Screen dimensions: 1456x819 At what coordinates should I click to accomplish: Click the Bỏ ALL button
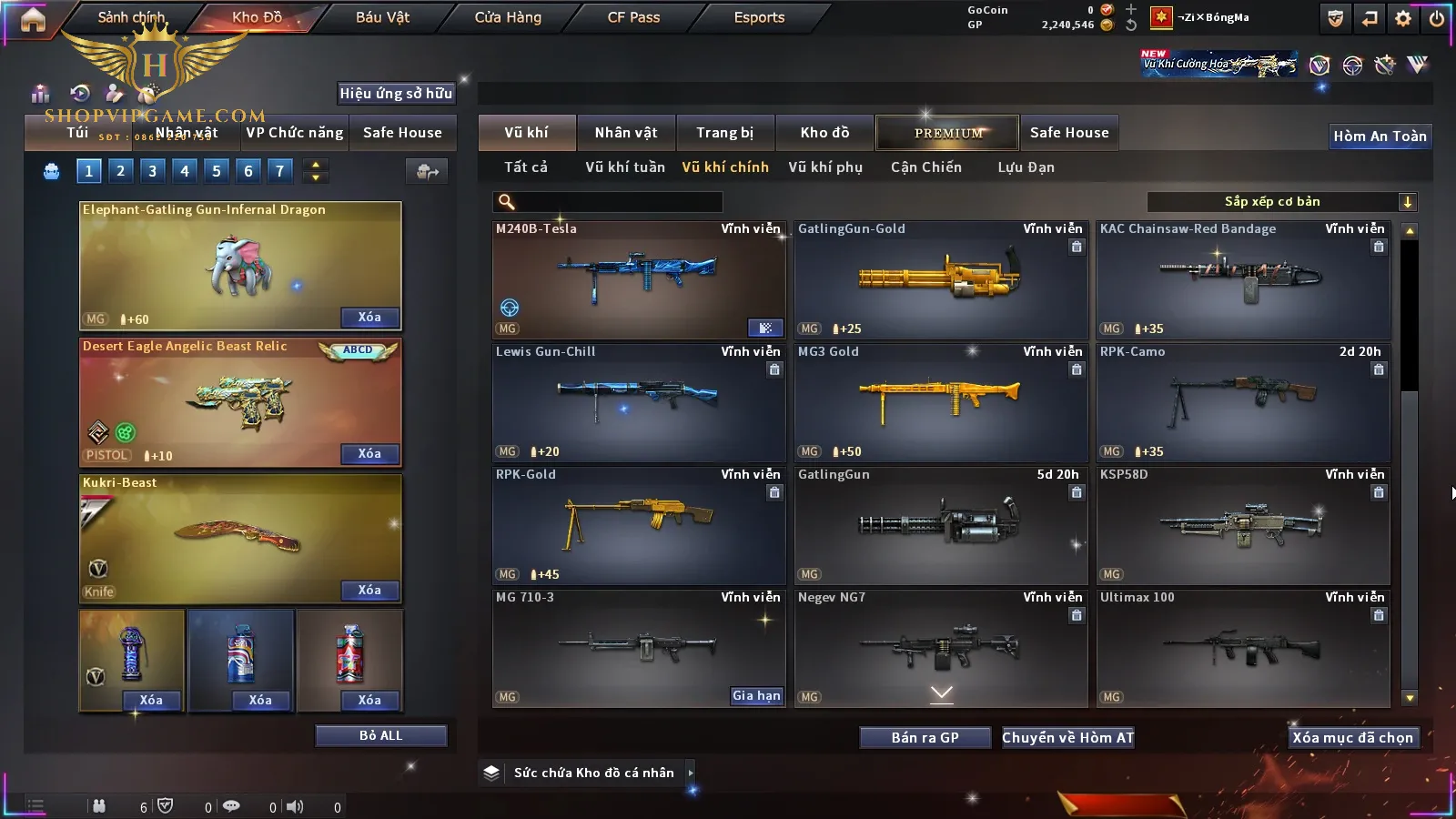click(380, 736)
